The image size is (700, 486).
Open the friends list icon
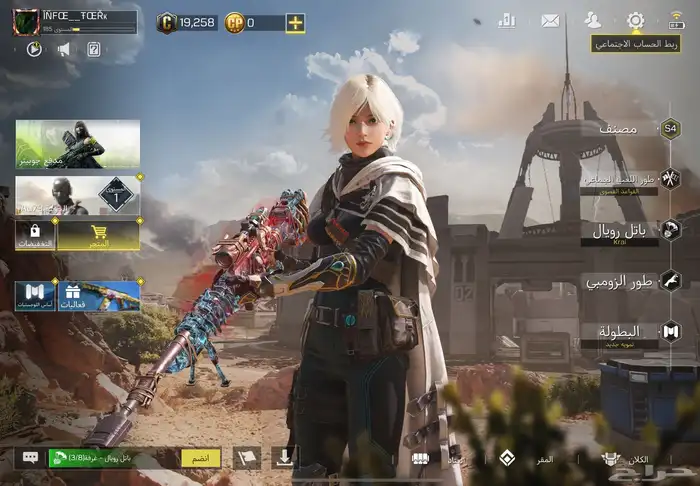click(593, 20)
